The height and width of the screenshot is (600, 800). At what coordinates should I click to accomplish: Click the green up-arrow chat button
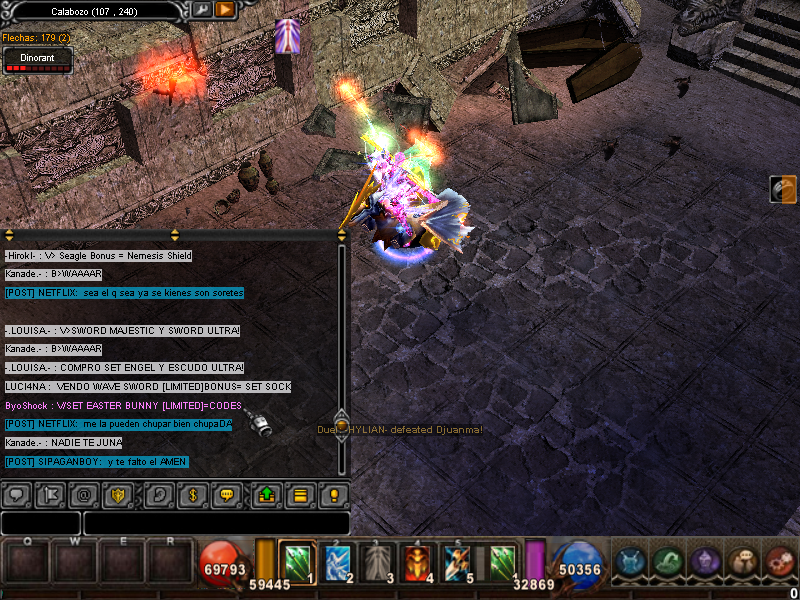click(267, 494)
